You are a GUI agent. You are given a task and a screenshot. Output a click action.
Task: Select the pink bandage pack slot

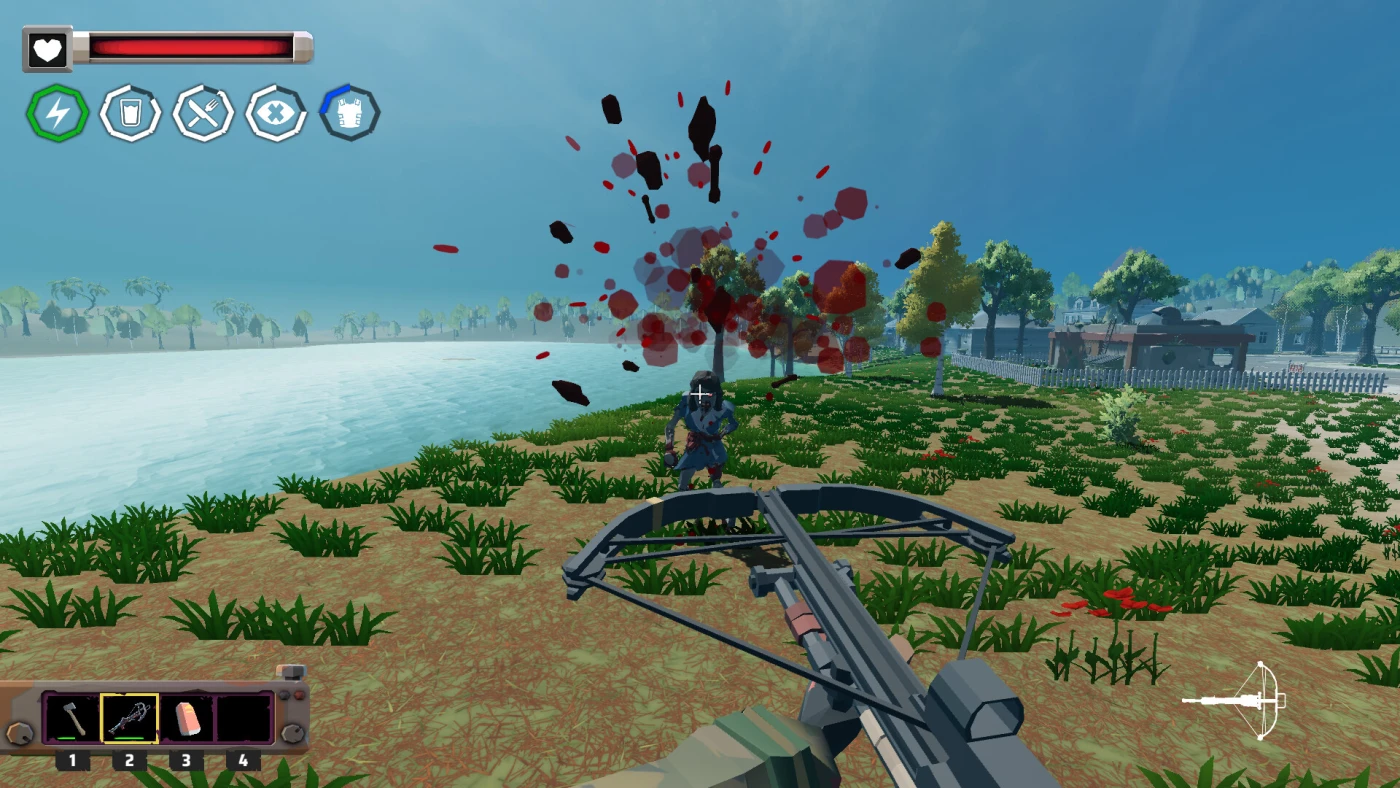[187, 718]
